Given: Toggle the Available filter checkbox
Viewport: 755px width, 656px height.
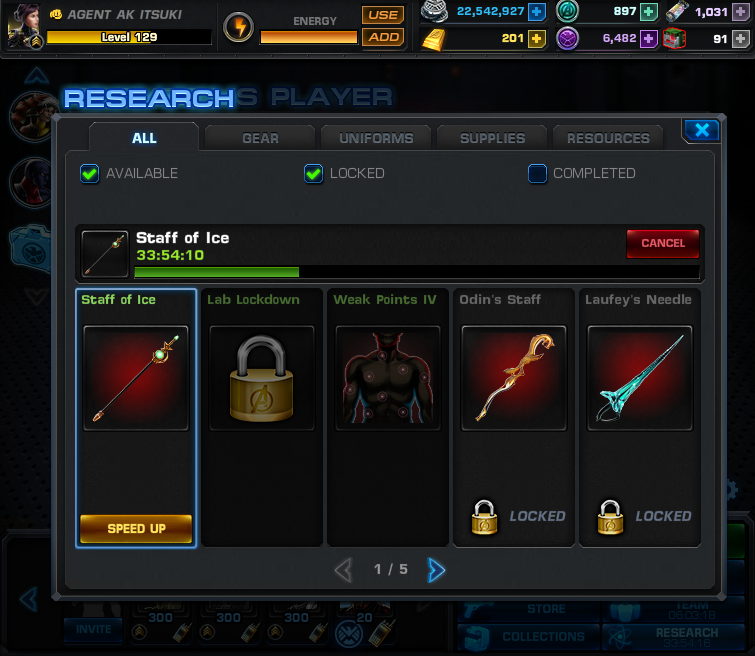Looking at the screenshot, I should pyautogui.click(x=90, y=173).
